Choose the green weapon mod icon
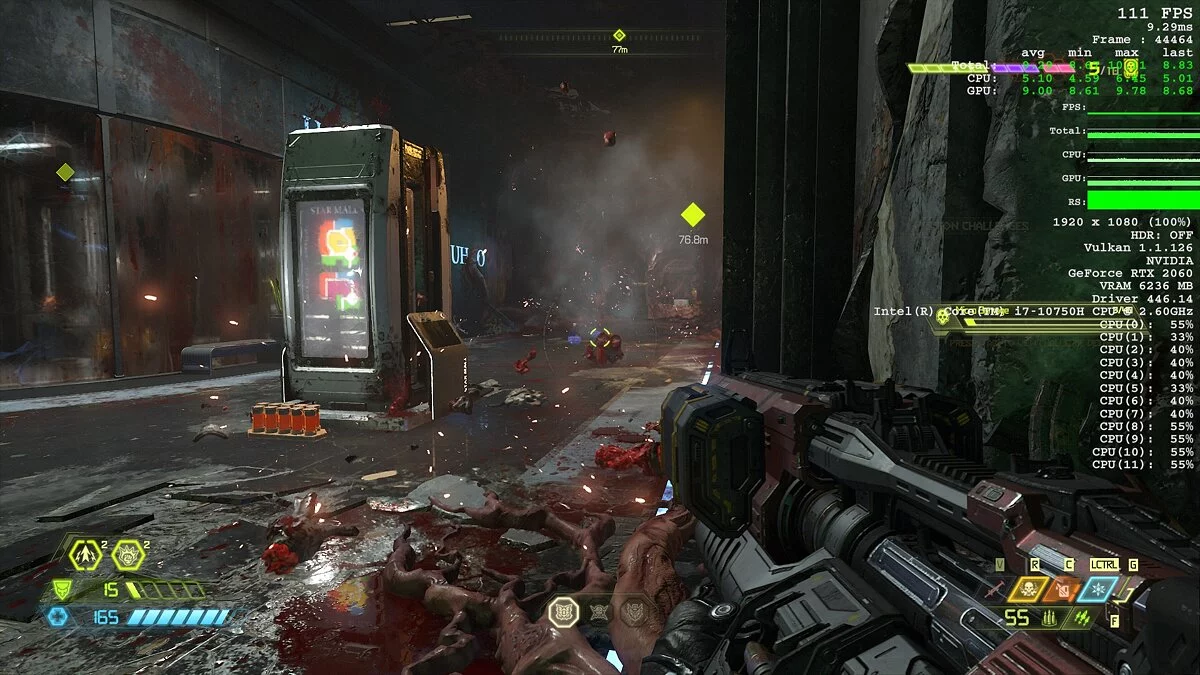Screen dimensions: 1200x675 coord(1078,618)
